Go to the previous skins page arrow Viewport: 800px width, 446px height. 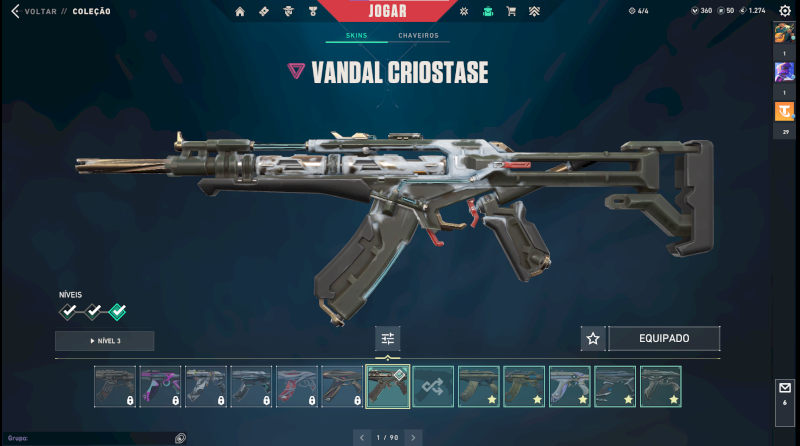362,438
